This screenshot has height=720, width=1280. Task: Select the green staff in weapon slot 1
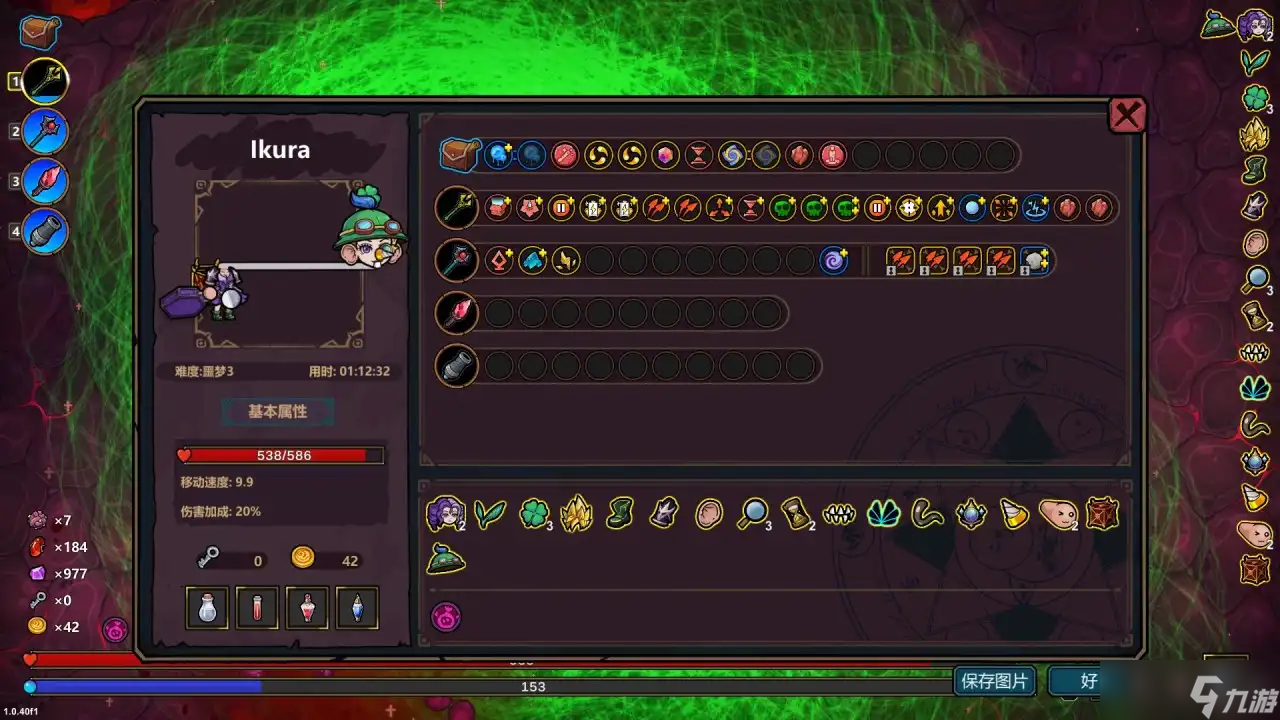pos(45,81)
